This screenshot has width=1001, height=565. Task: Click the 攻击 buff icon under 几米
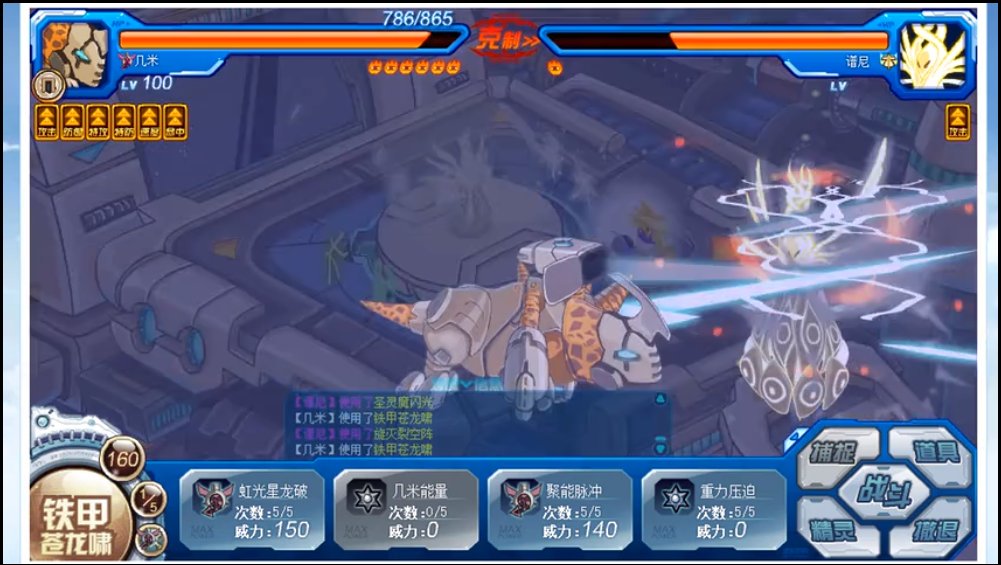tap(46, 121)
